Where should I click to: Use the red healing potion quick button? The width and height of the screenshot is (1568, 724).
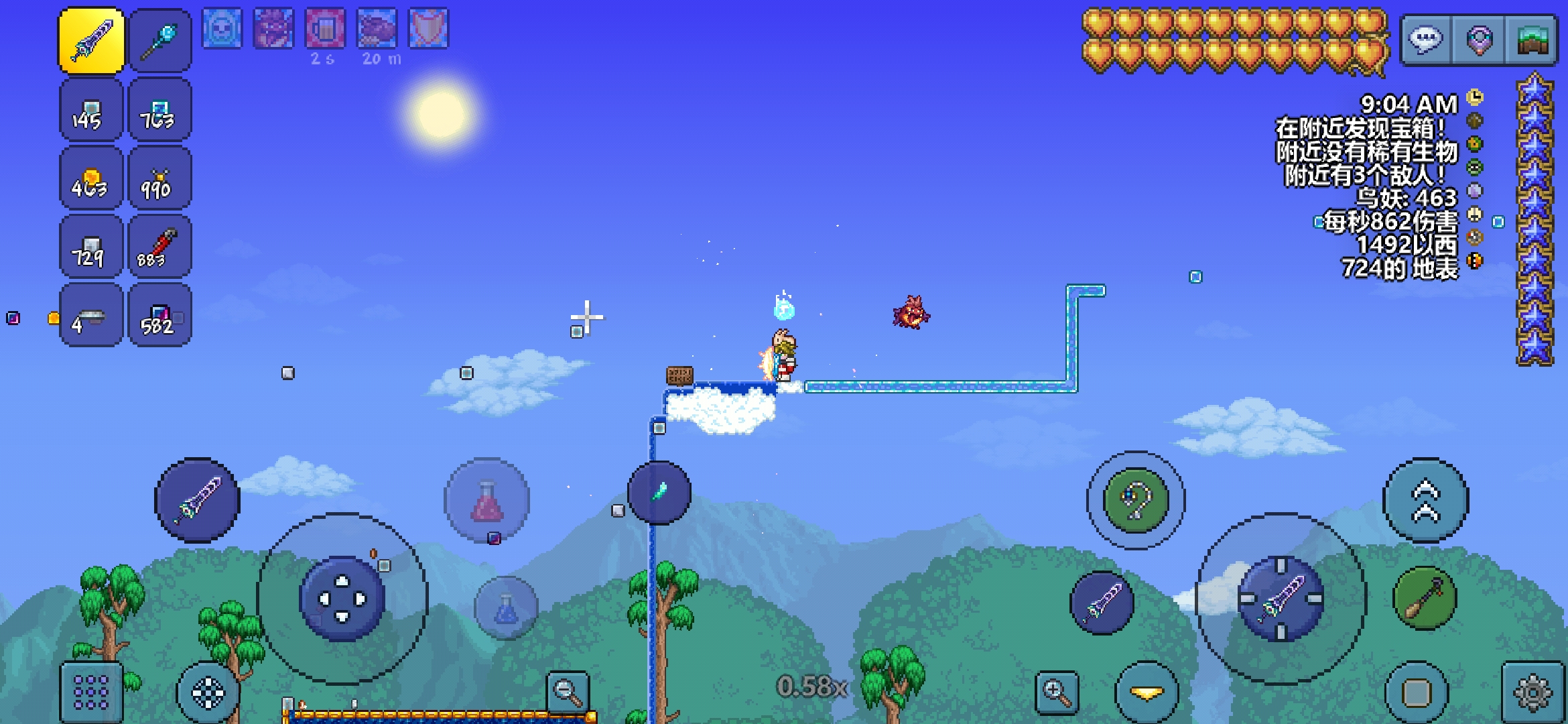click(x=487, y=501)
